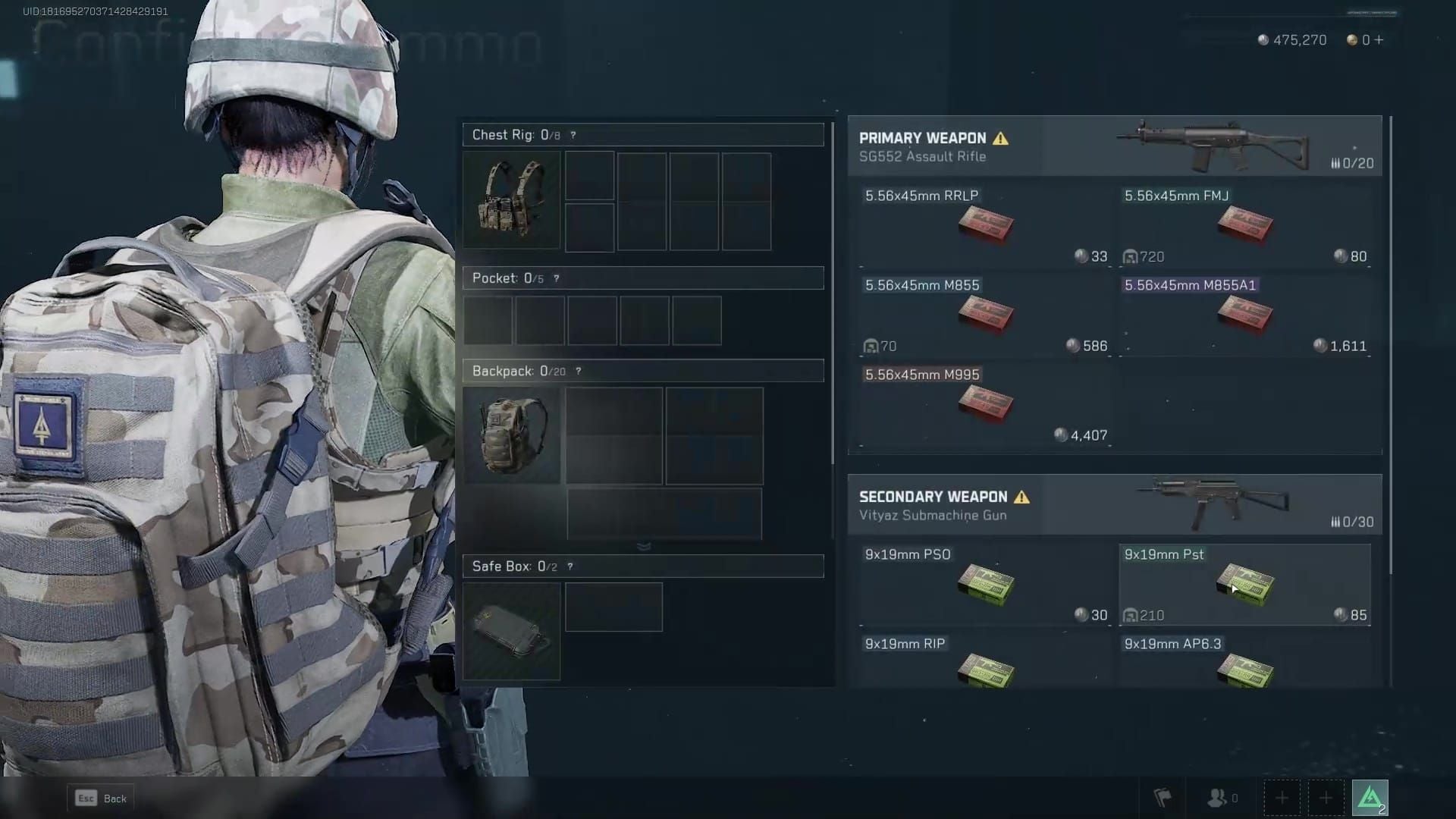Viewport: 1456px width, 819px height.
Task: Select 9x19mm Pst ammo for the Vityaz
Action: [x=1244, y=584]
